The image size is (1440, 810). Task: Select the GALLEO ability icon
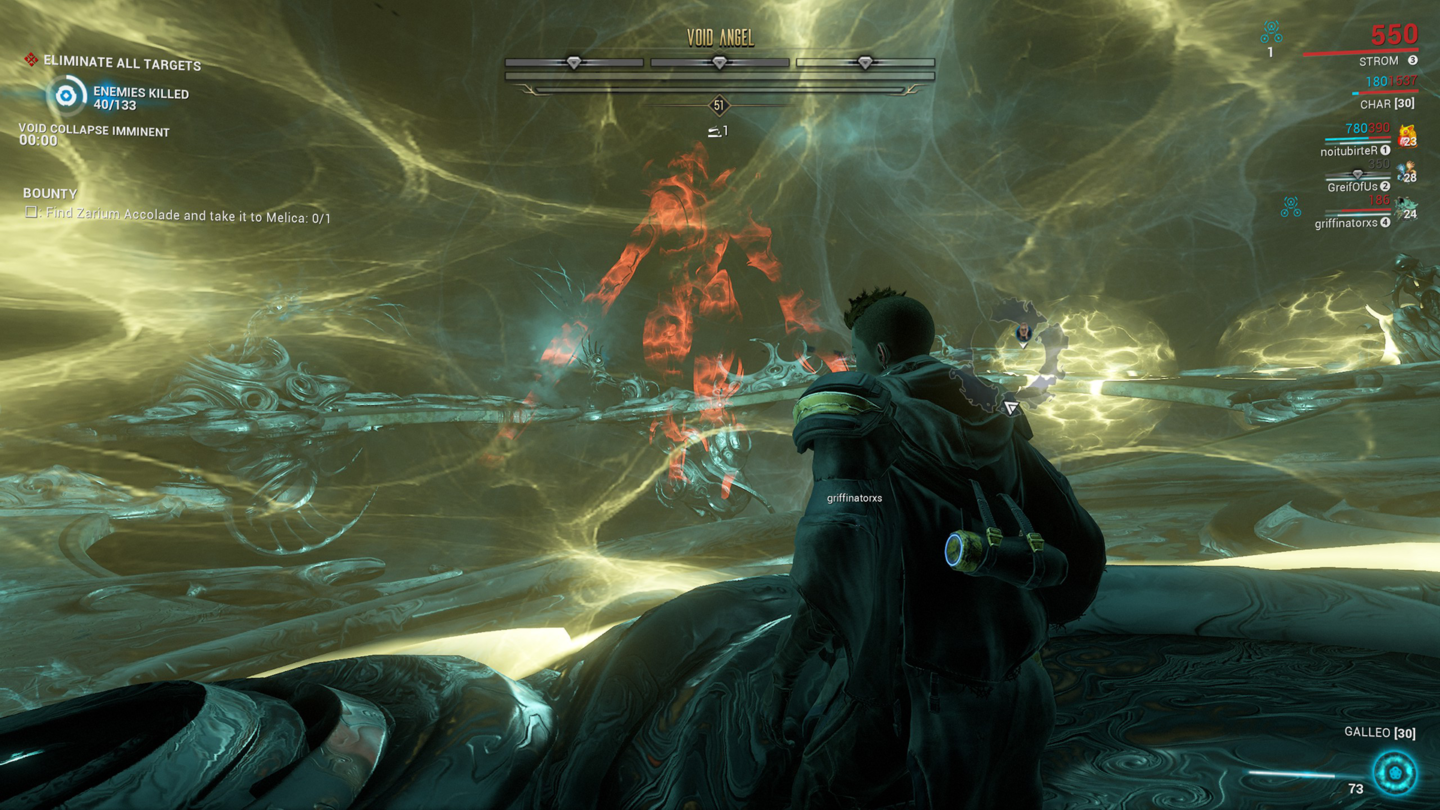(1394, 772)
